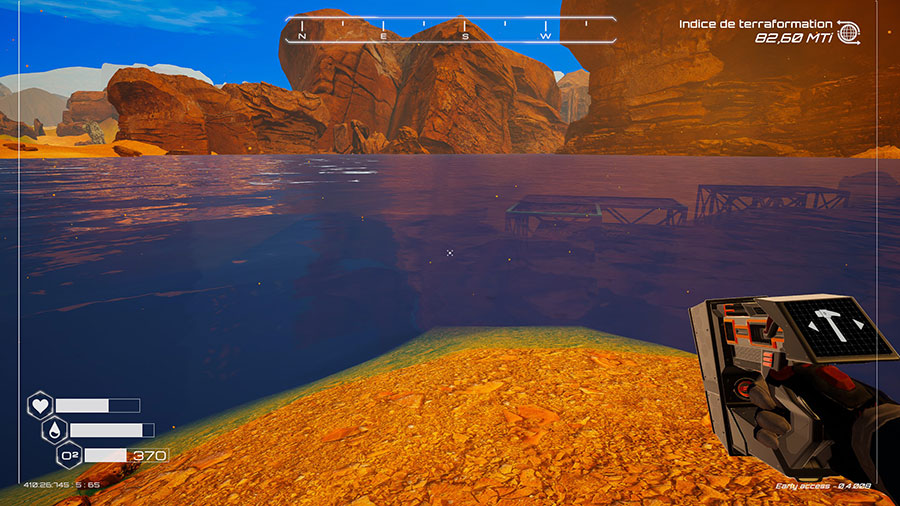Click the terraformation index globe icon
The width and height of the screenshot is (900, 506).
pos(847,32)
